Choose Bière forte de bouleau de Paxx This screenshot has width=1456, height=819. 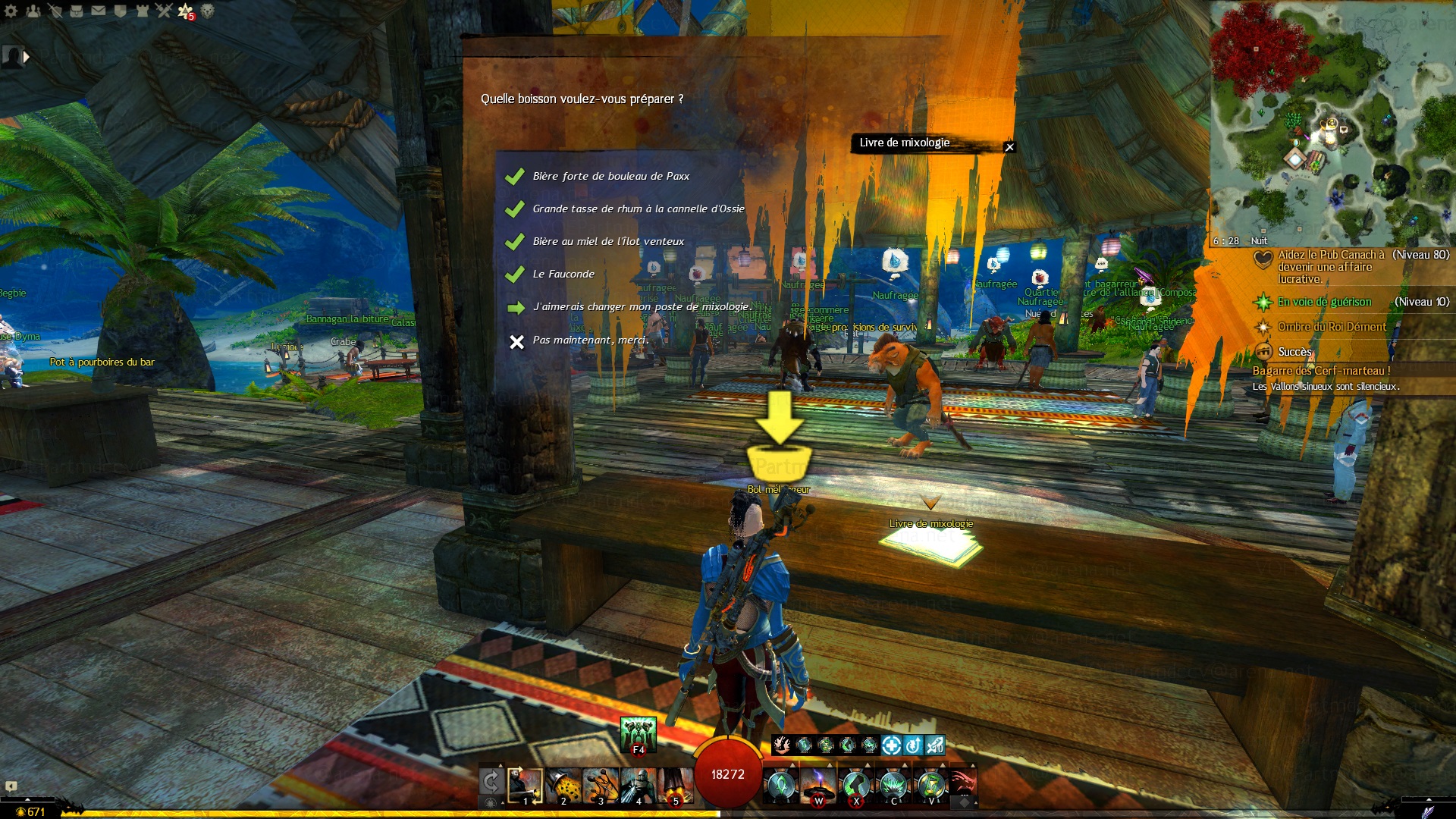tap(610, 176)
